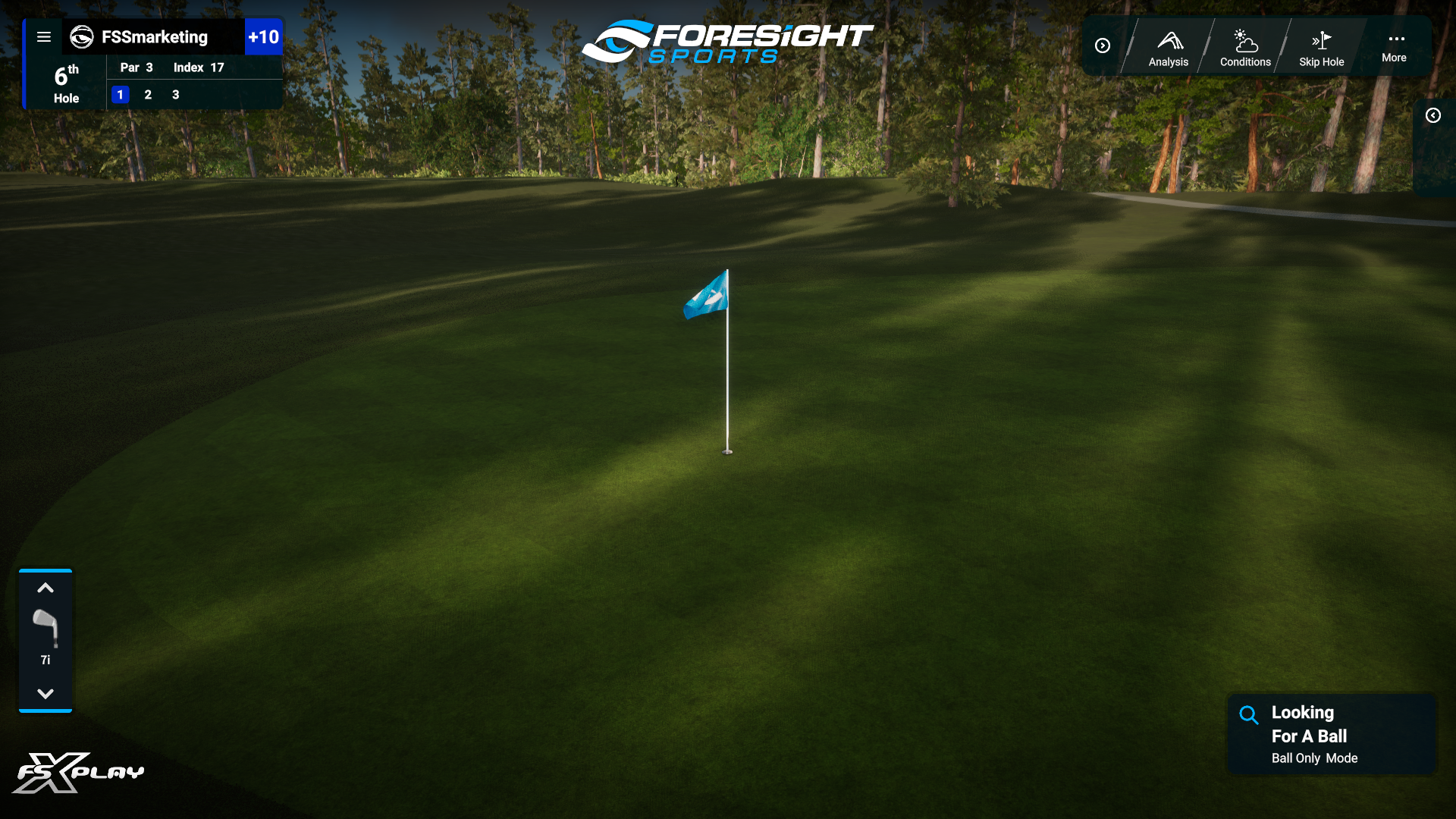The height and width of the screenshot is (819, 1456).
Task: Toggle the highlighted shot 1 indicator
Action: pyautogui.click(x=120, y=95)
